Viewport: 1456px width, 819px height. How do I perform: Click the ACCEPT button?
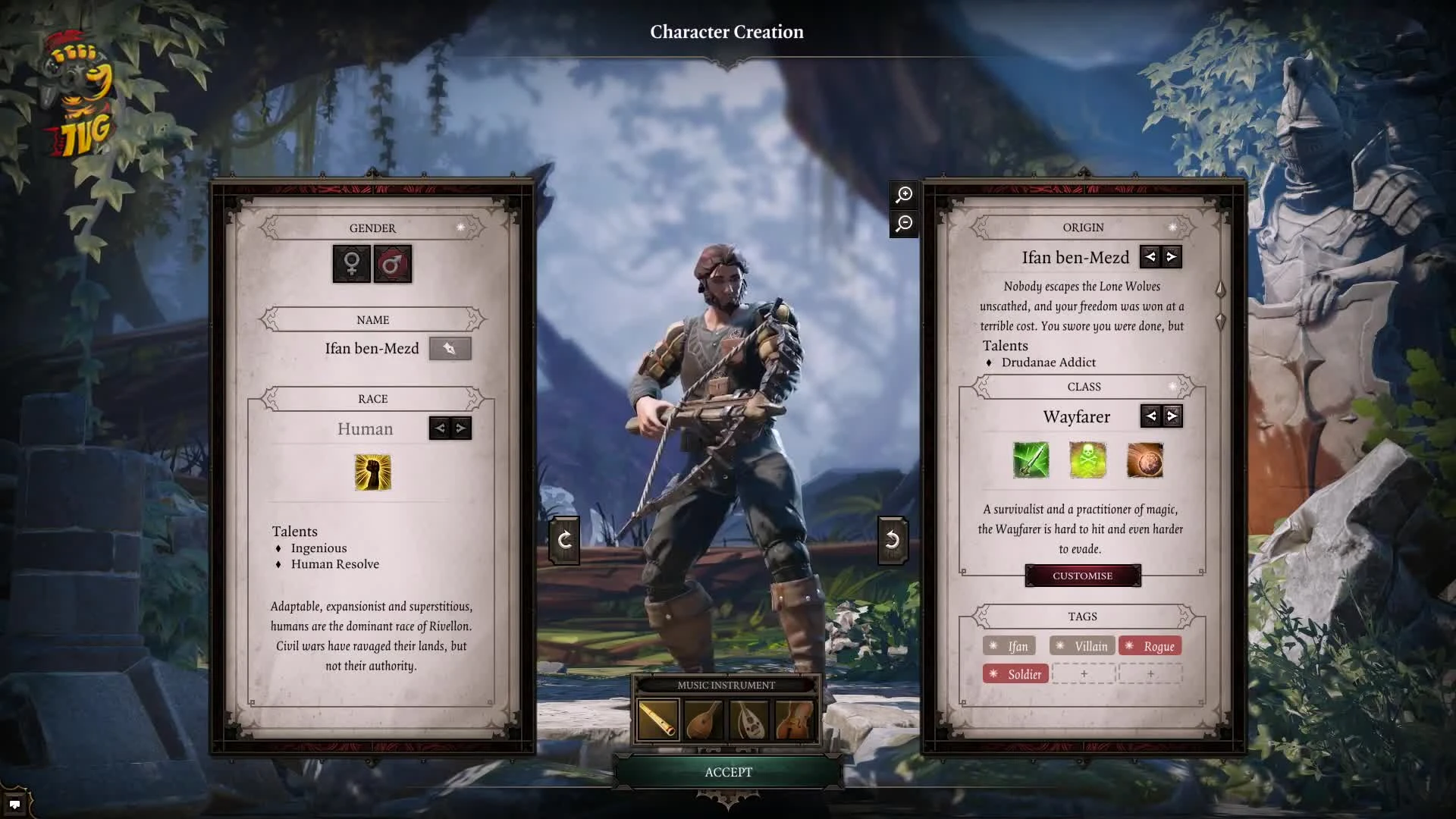(728, 771)
